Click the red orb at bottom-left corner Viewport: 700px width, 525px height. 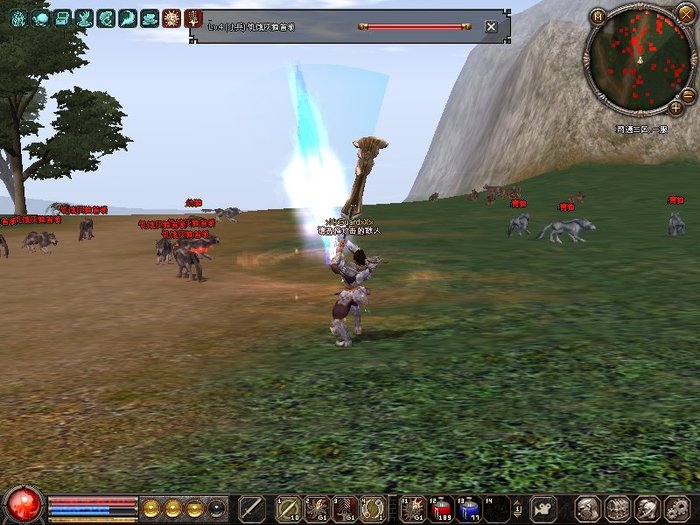click(23, 505)
